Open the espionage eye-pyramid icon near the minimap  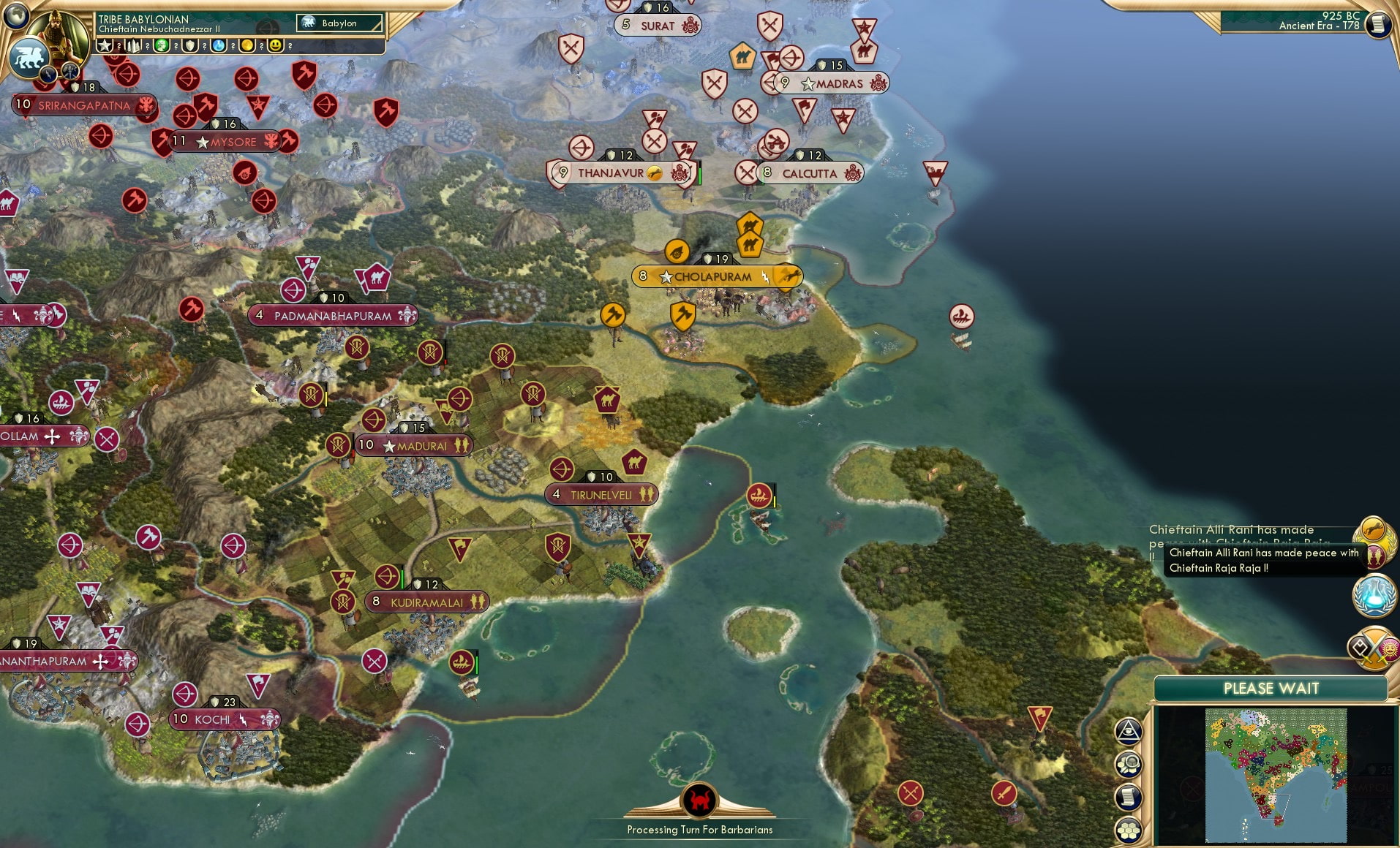(x=1129, y=732)
